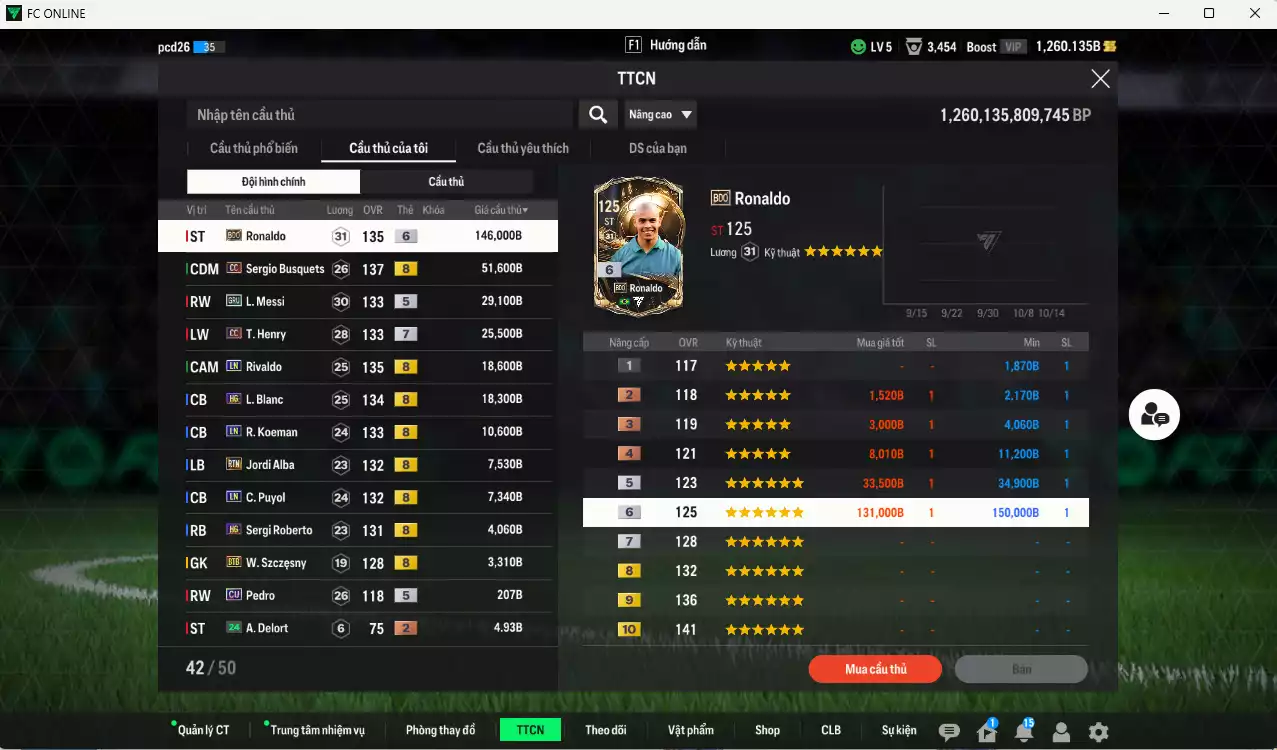Switch to the Cầu thủ phổ biến tab
This screenshot has width=1277, height=750.
tap(254, 149)
